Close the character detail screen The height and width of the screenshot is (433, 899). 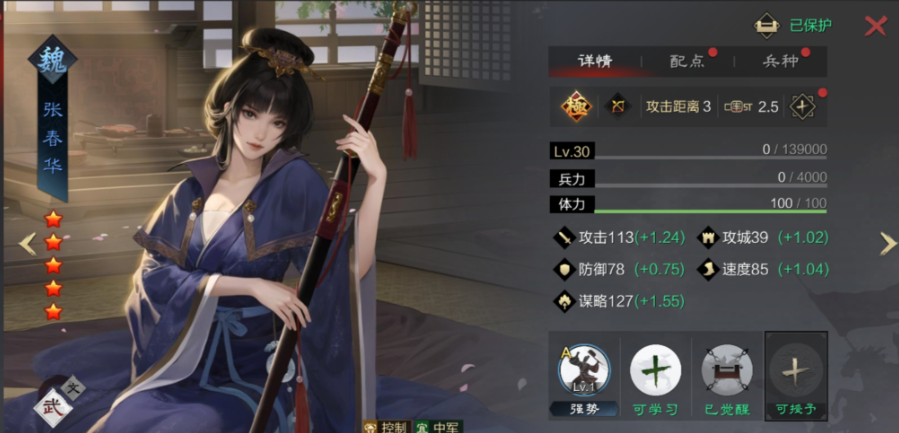(x=875, y=26)
